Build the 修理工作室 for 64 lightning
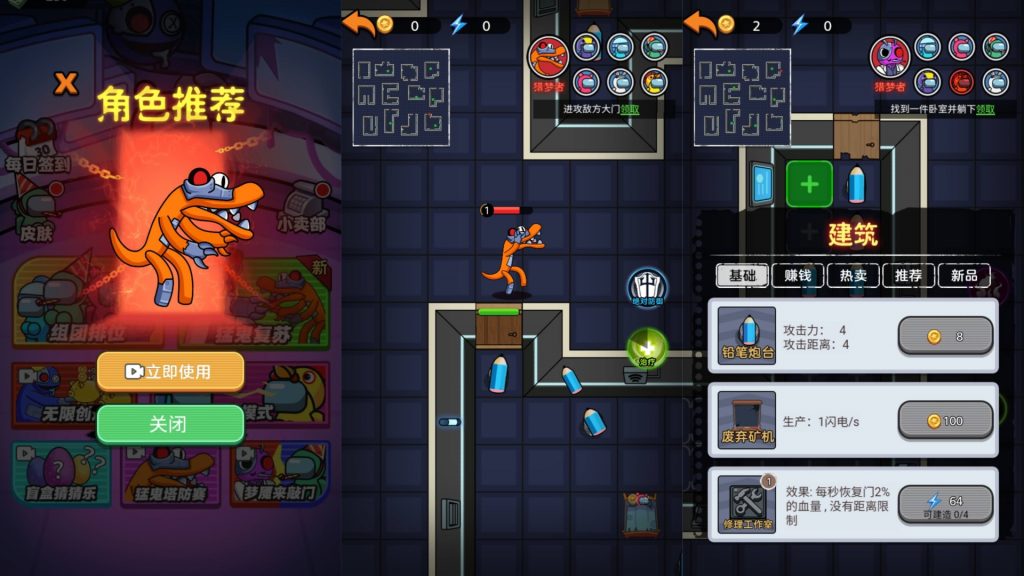The height and width of the screenshot is (576, 1024). [x=945, y=505]
